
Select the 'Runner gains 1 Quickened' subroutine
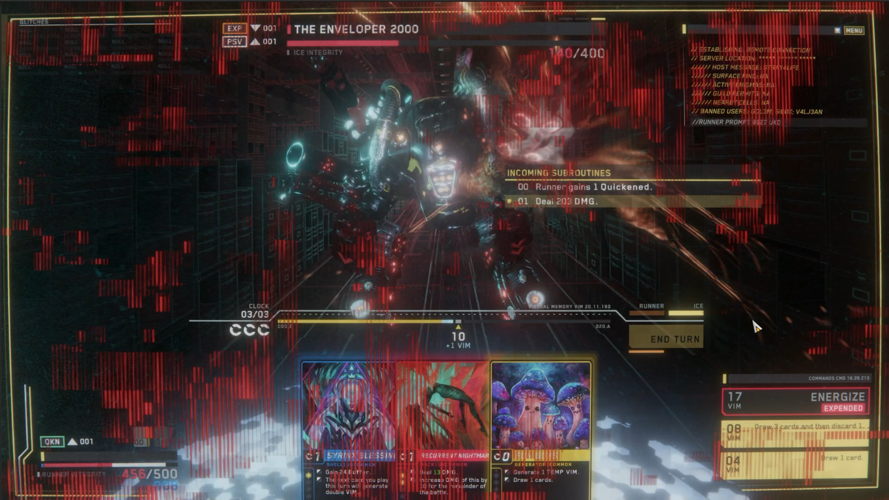click(630, 187)
